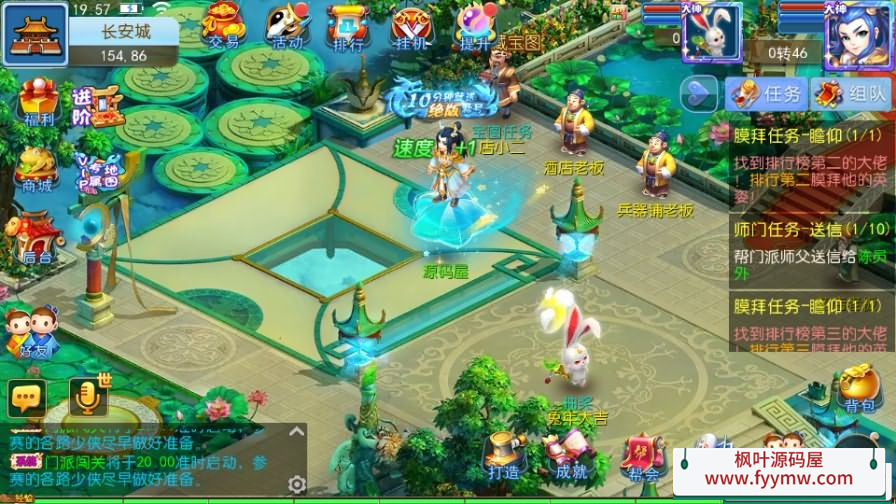Open the 活动 events menu
The width and height of the screenshot is (896, 504).
click(287, 26)
